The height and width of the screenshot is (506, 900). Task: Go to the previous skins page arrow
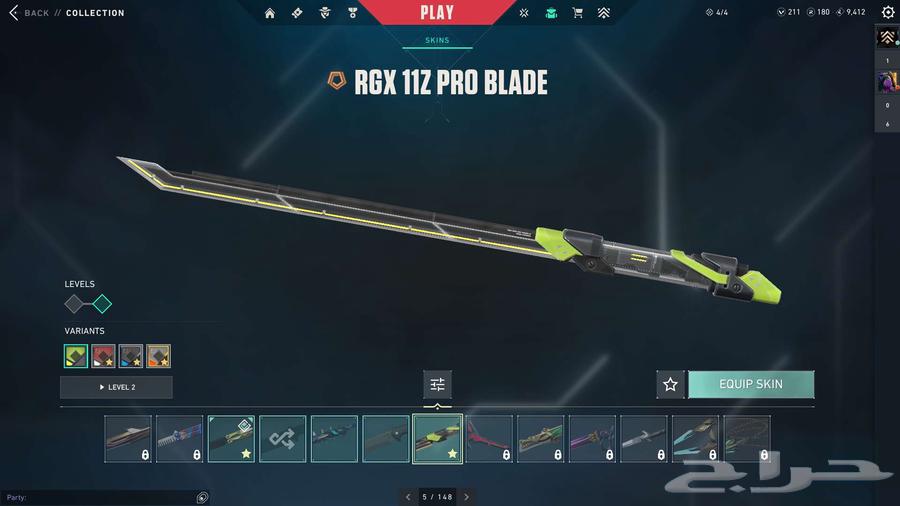pos(408,497)
